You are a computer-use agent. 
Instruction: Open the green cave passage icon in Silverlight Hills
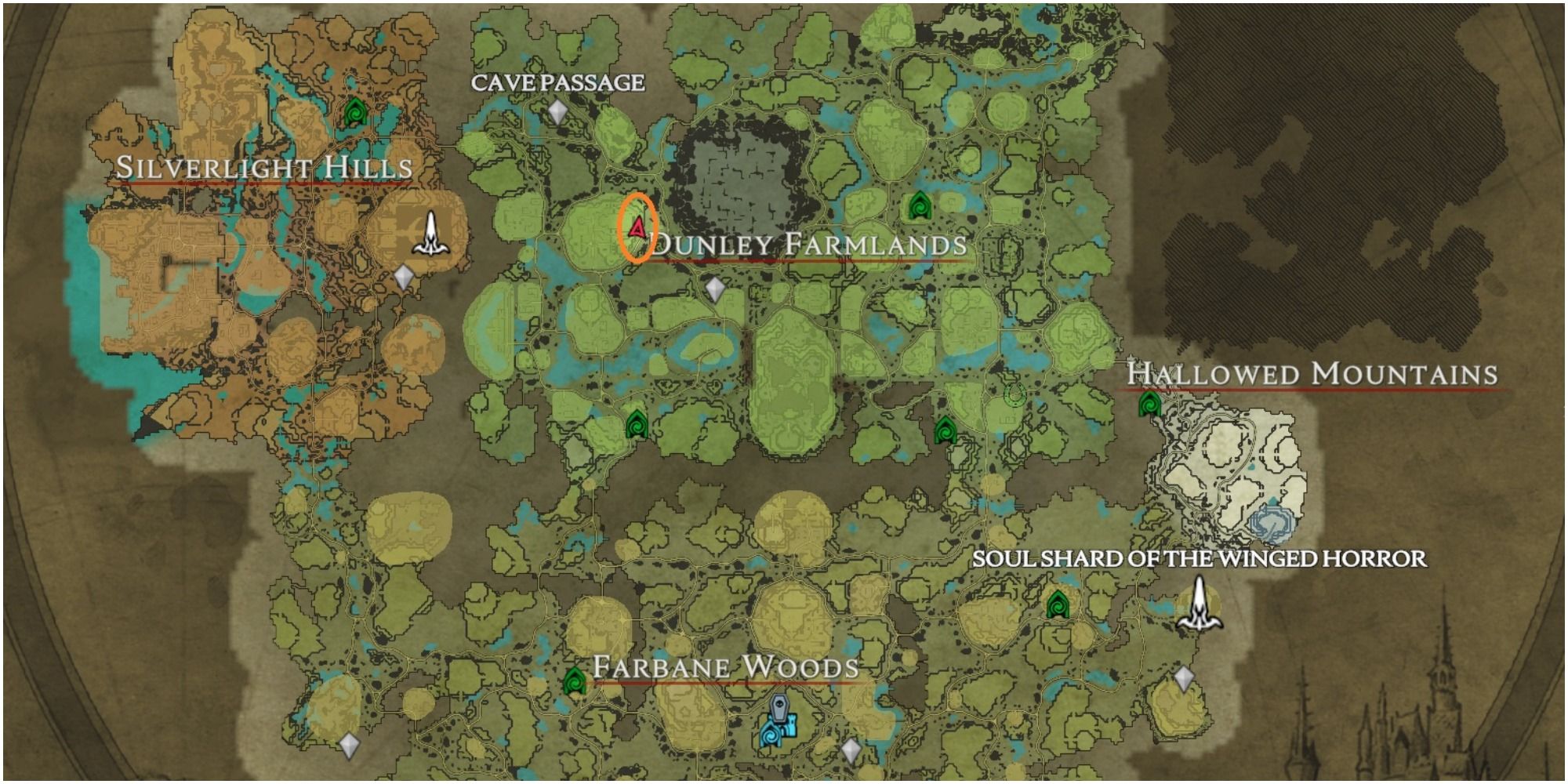coord(354,111)
